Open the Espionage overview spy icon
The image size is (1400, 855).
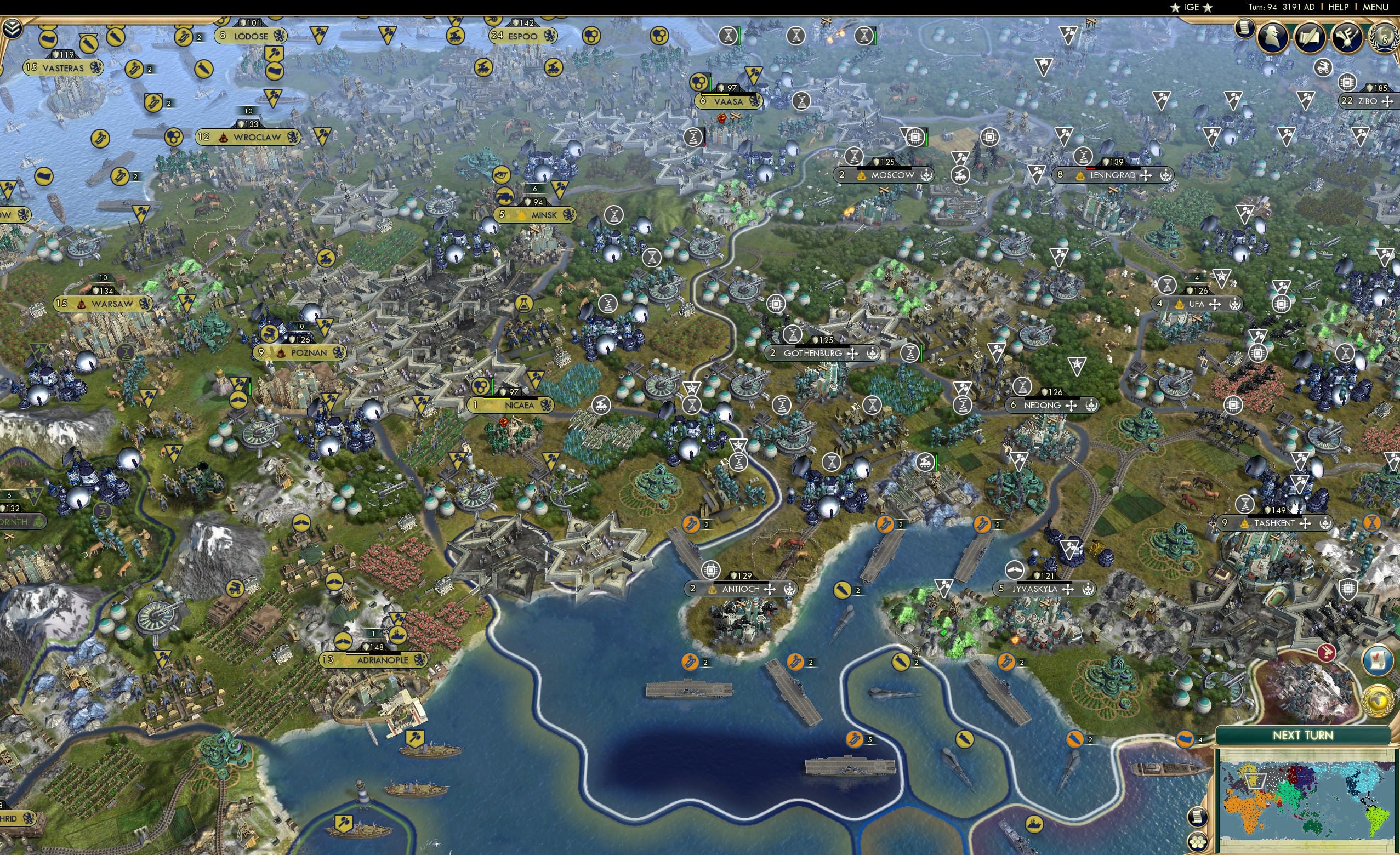coord(1273,38)
